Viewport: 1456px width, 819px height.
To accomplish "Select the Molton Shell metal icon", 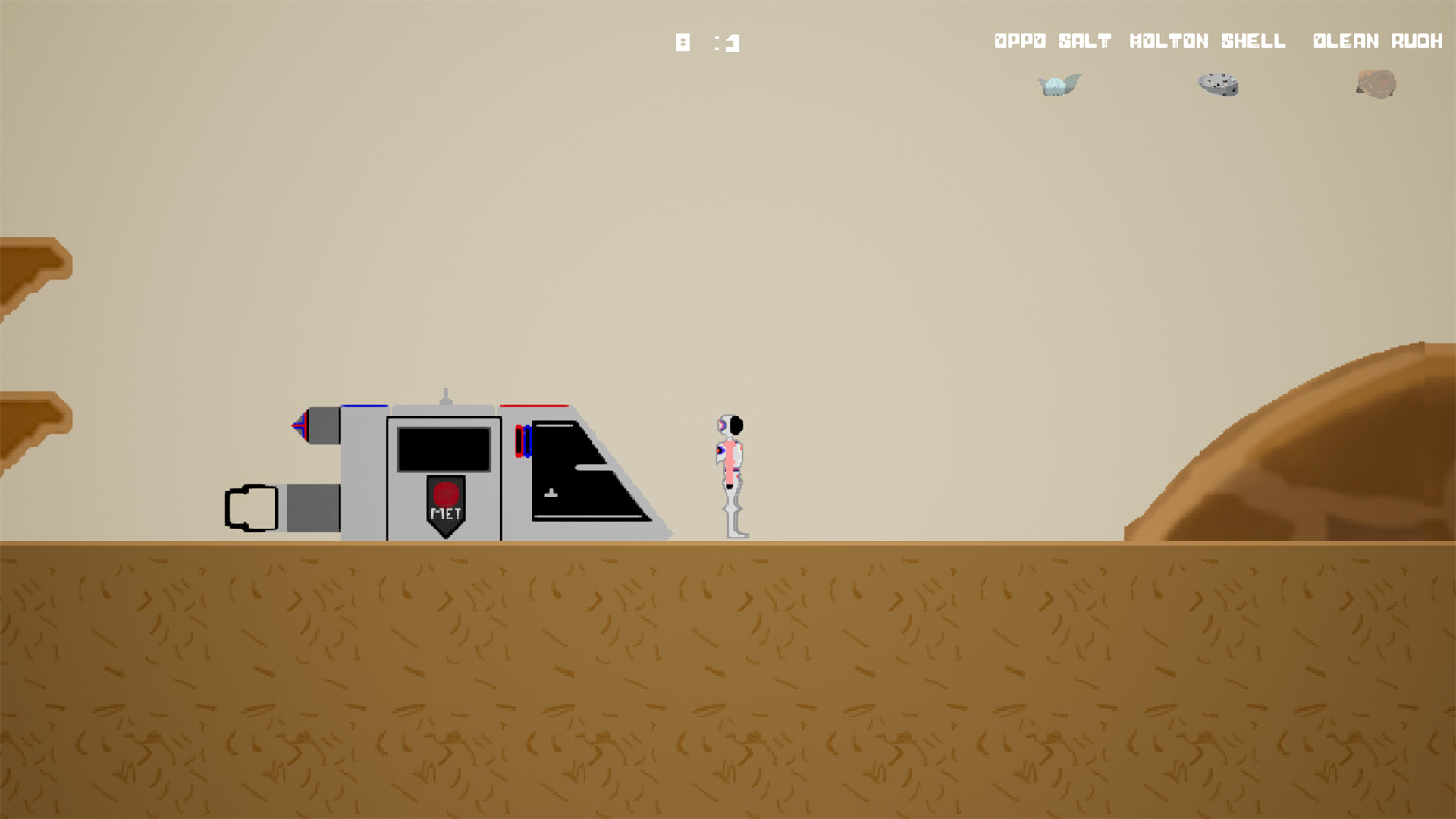I will 1216,84.
